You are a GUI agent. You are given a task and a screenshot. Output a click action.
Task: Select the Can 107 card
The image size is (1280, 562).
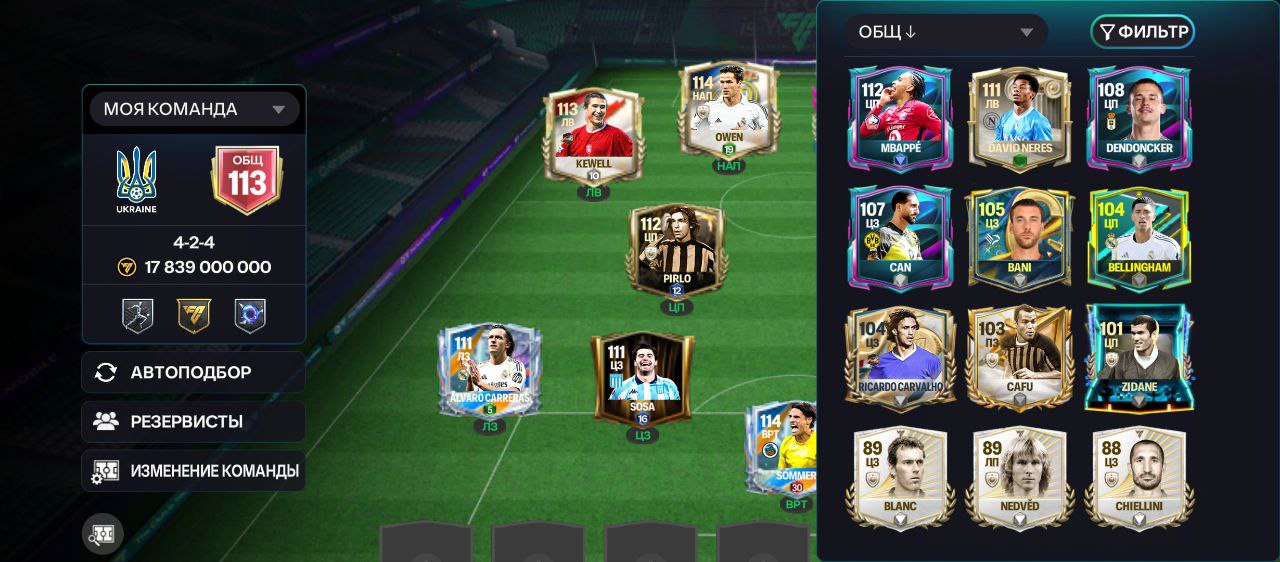[x=900, y=238]
